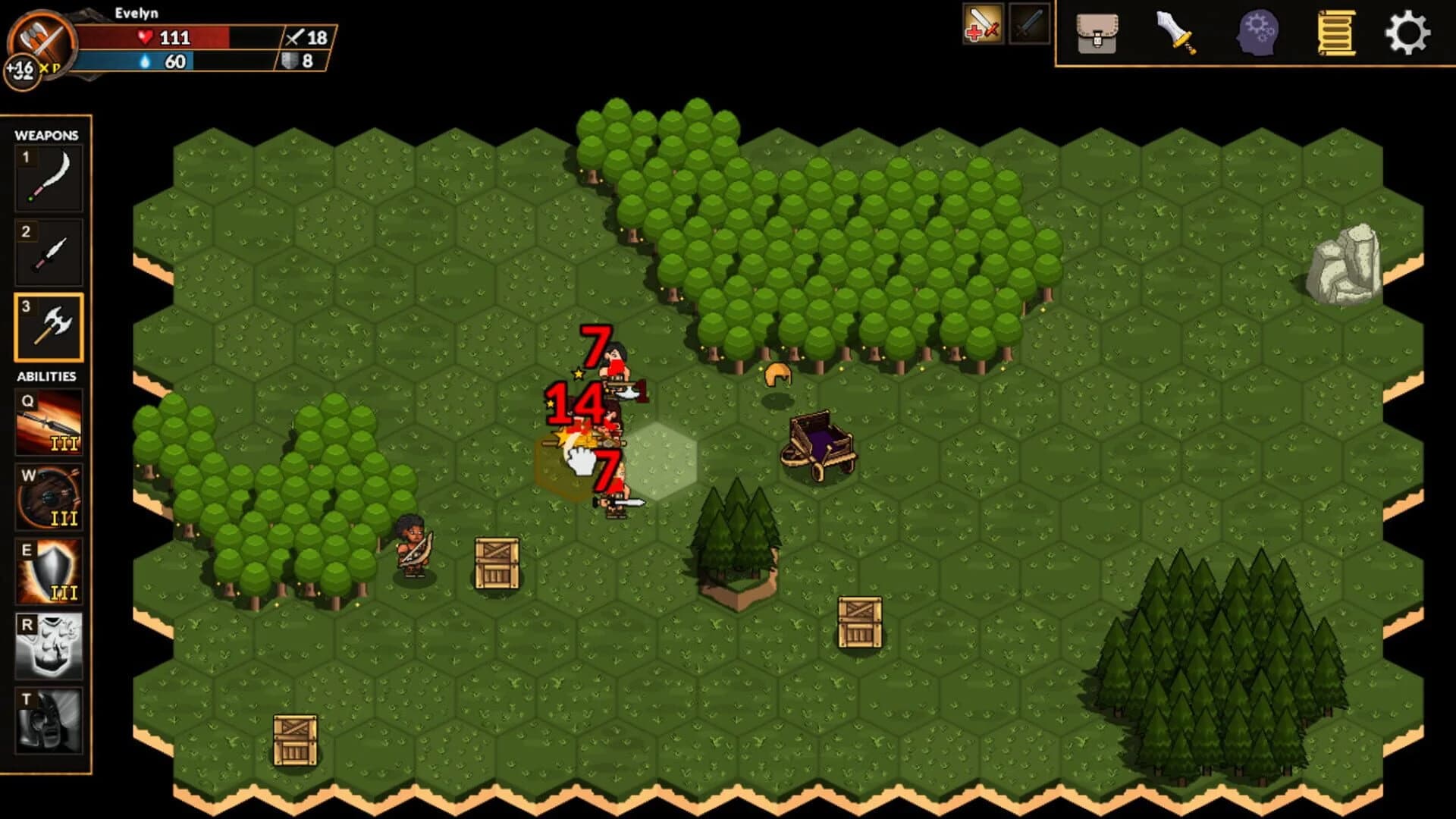Use the W round shield ability
This screenshot has width=1456, height=819.
[x=49, y=497]
